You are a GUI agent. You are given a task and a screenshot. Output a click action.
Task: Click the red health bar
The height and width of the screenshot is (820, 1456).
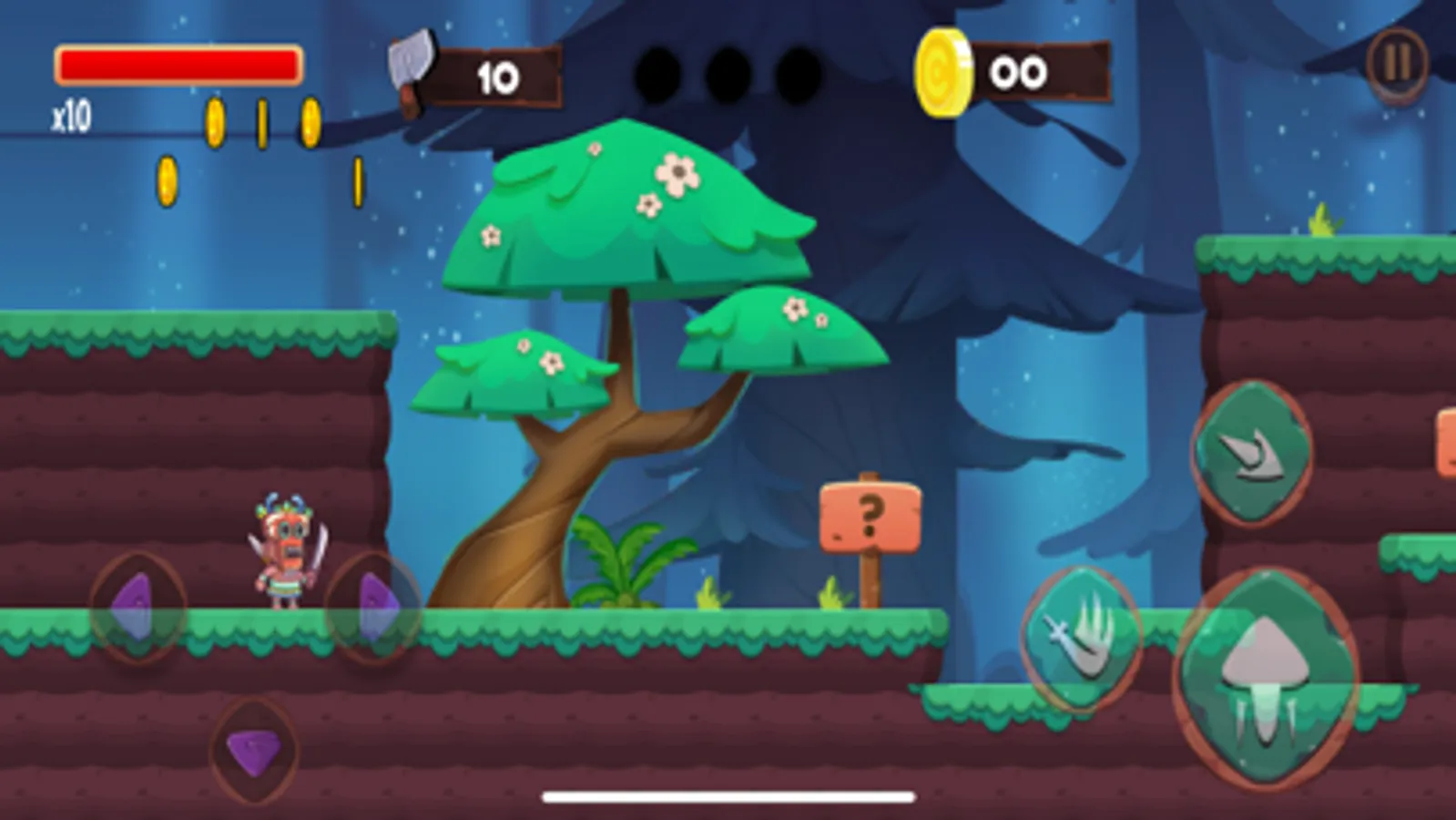tap(178, 62)
